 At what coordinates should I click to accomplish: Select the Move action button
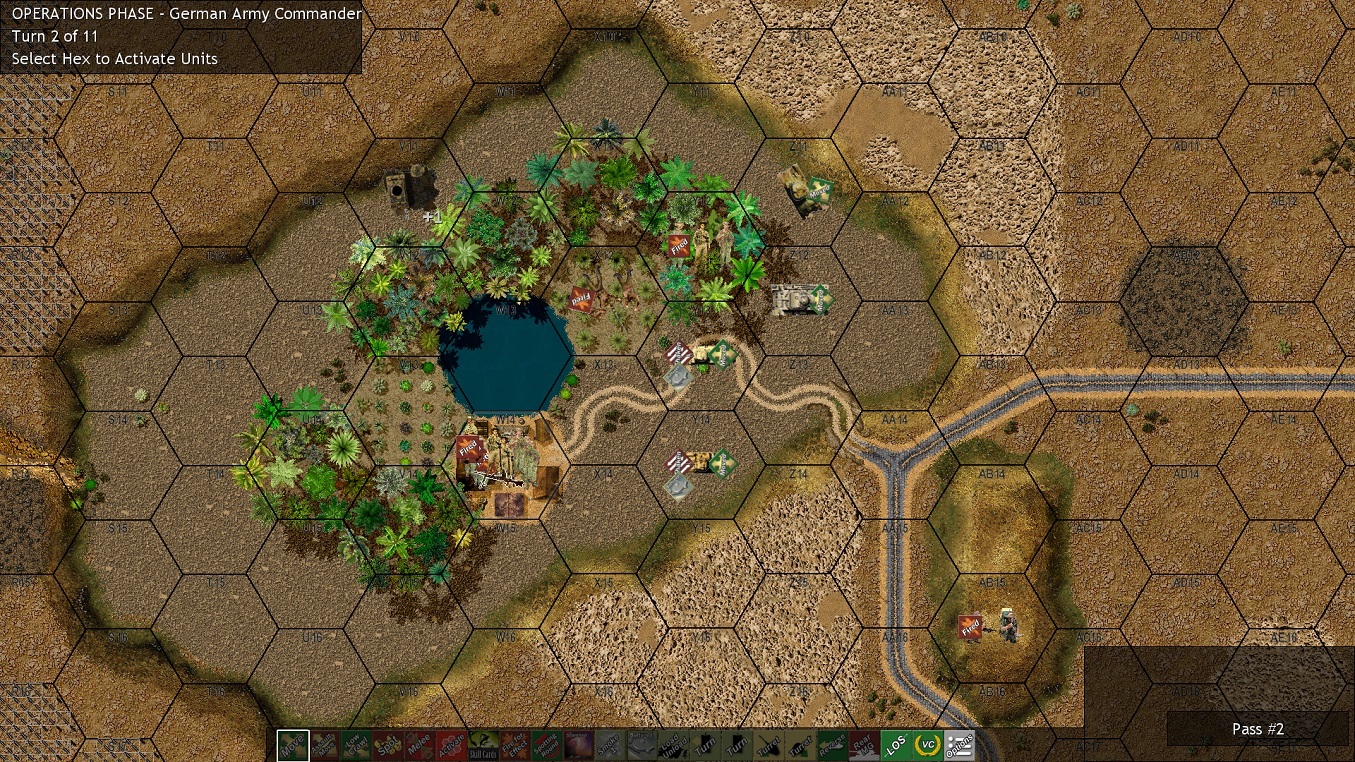click(x=293, y=746)
